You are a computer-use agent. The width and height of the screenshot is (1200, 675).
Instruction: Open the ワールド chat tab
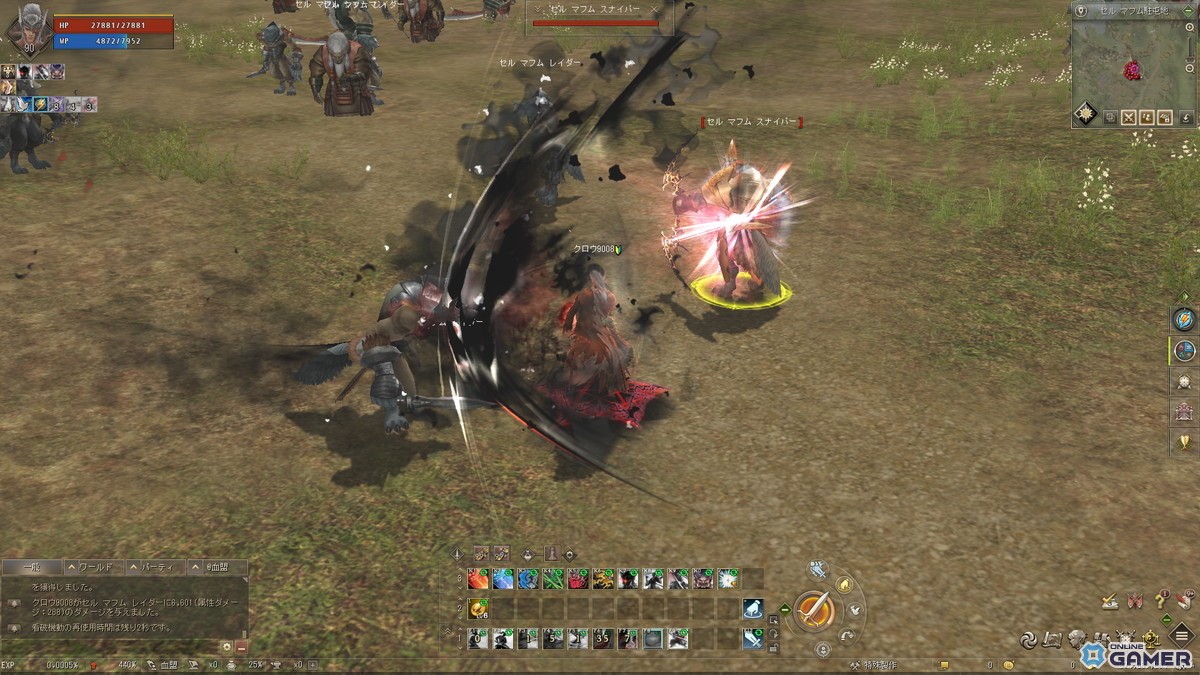point(96,567)
